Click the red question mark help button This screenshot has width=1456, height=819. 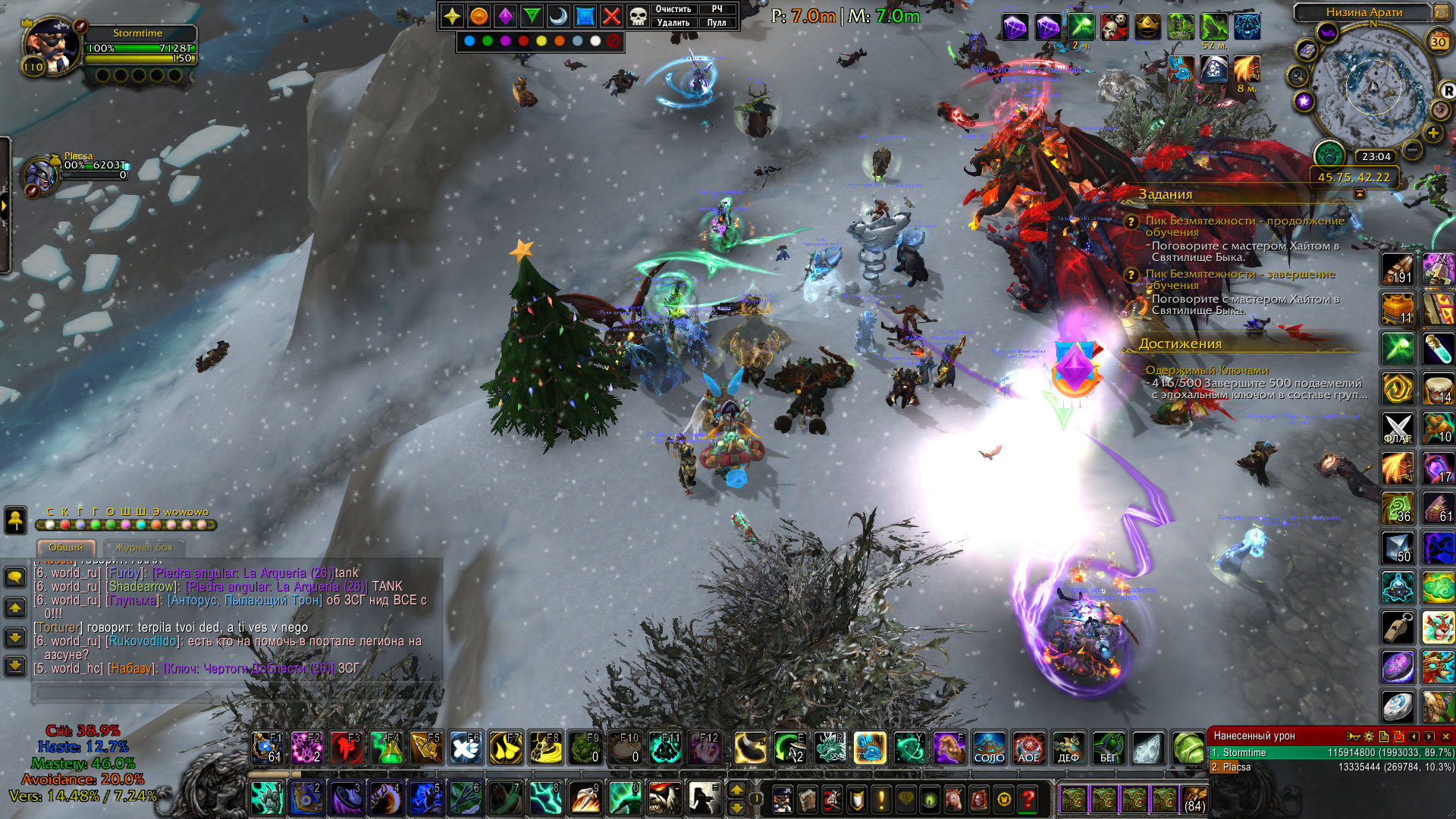point(1028,799)
